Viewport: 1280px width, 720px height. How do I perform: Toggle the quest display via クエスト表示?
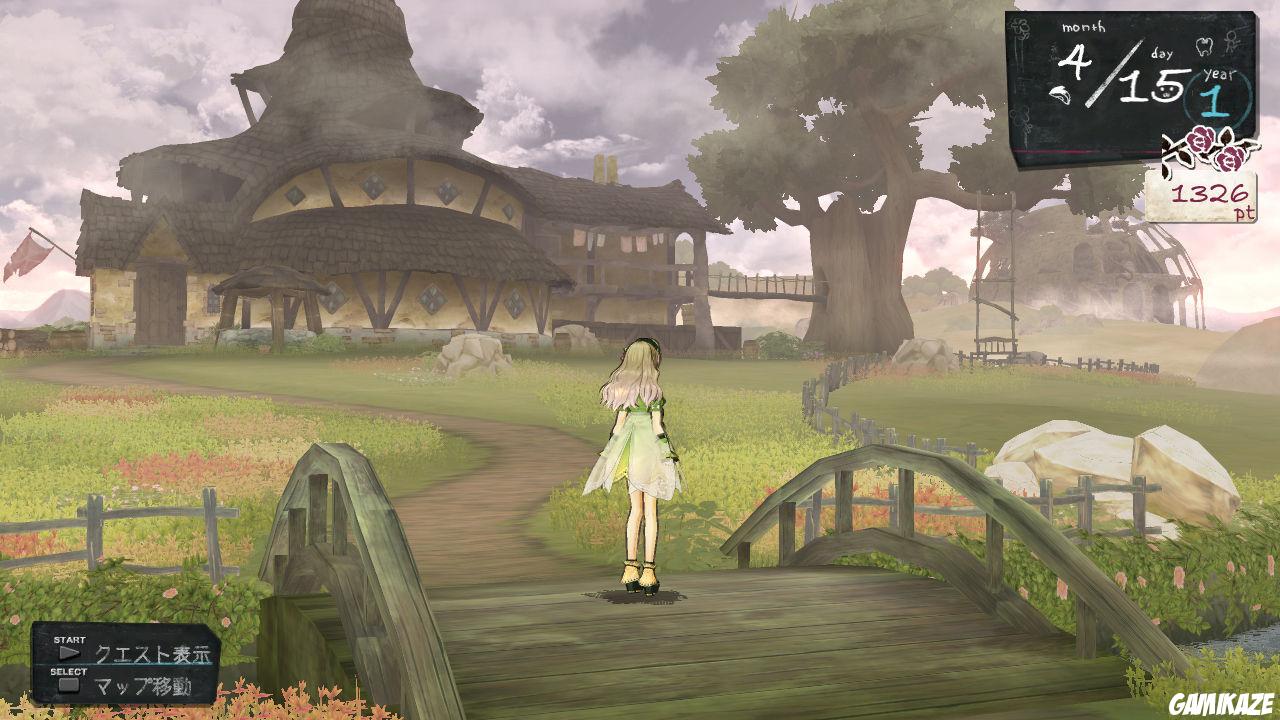click(153, 653)
